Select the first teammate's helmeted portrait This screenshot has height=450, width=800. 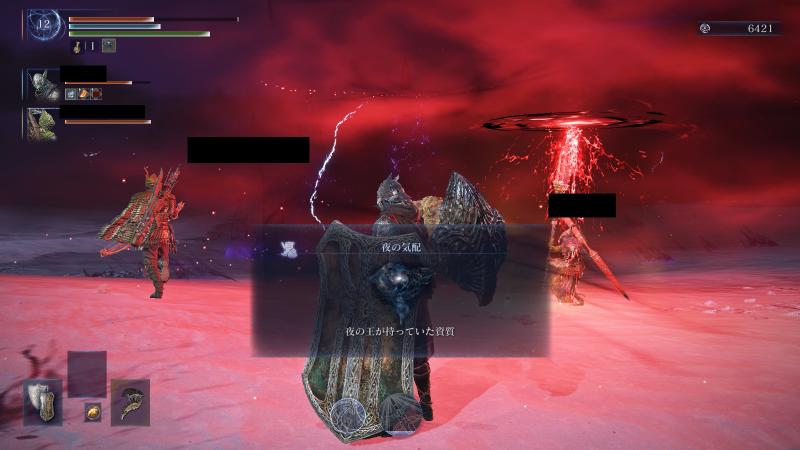41,83
